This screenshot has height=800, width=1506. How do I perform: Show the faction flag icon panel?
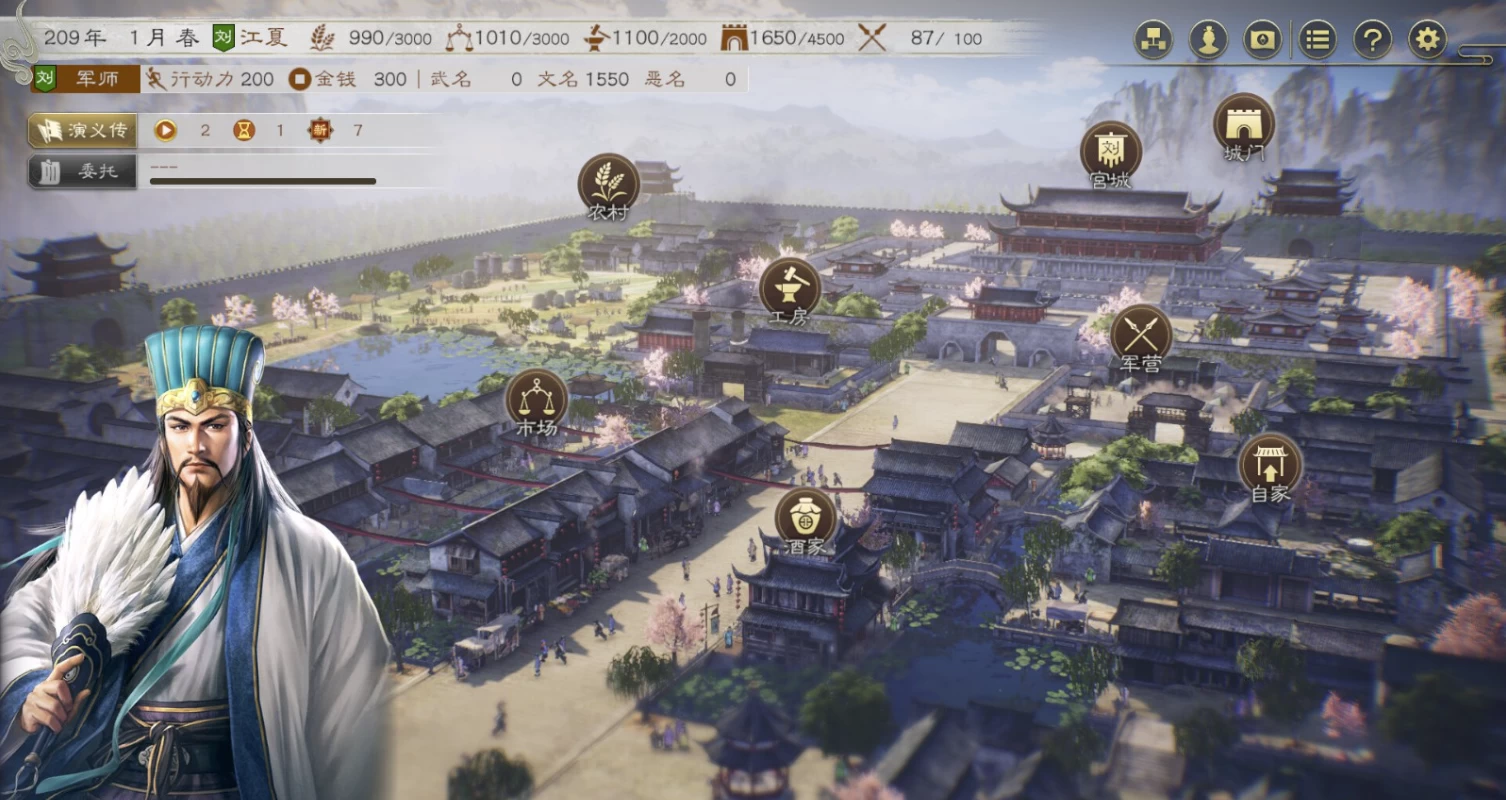pyautogui.click(x=1263, y=40)
